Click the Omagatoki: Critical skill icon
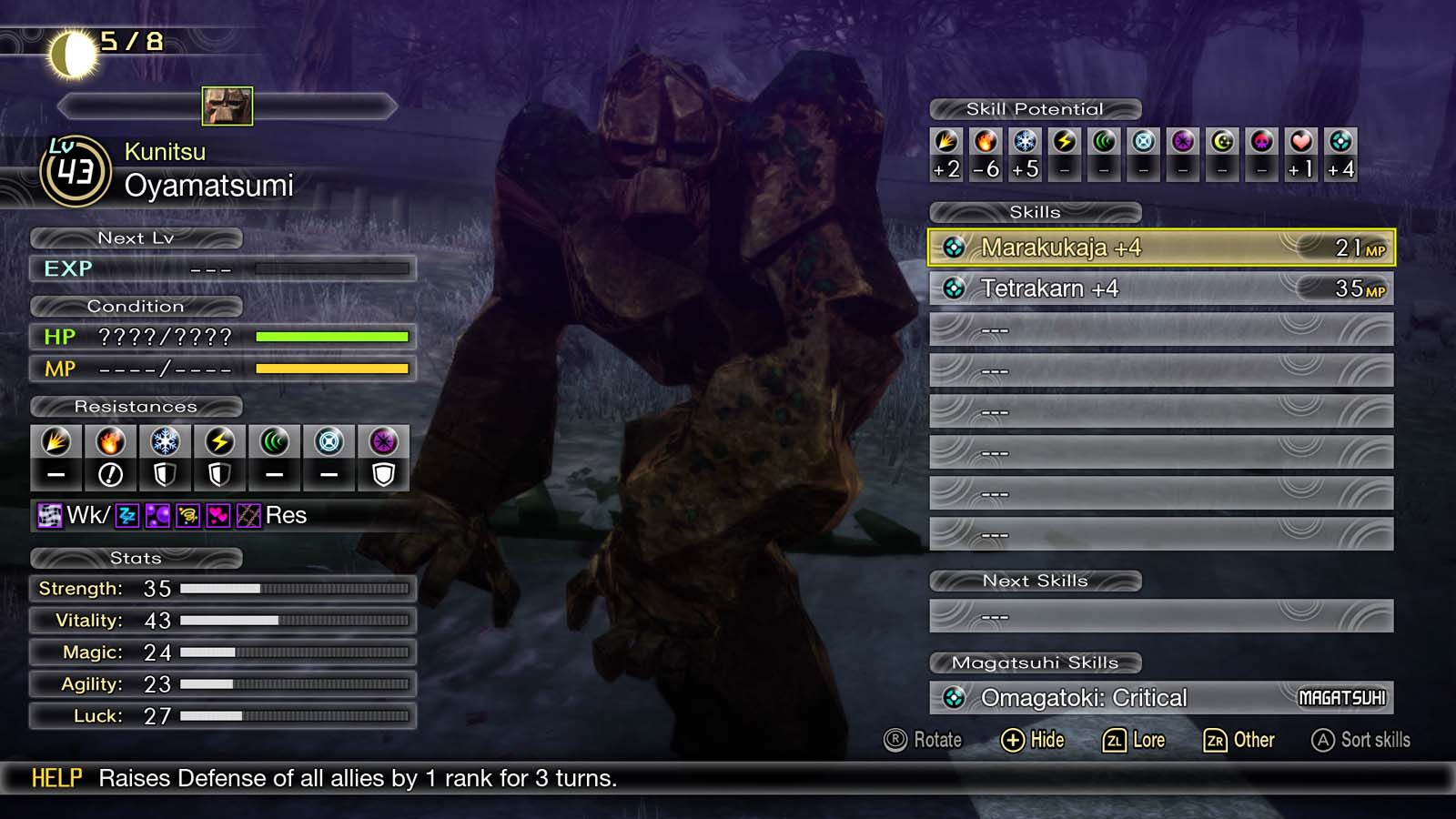The width and height of the screenshot is (1456, 819). 955,698
